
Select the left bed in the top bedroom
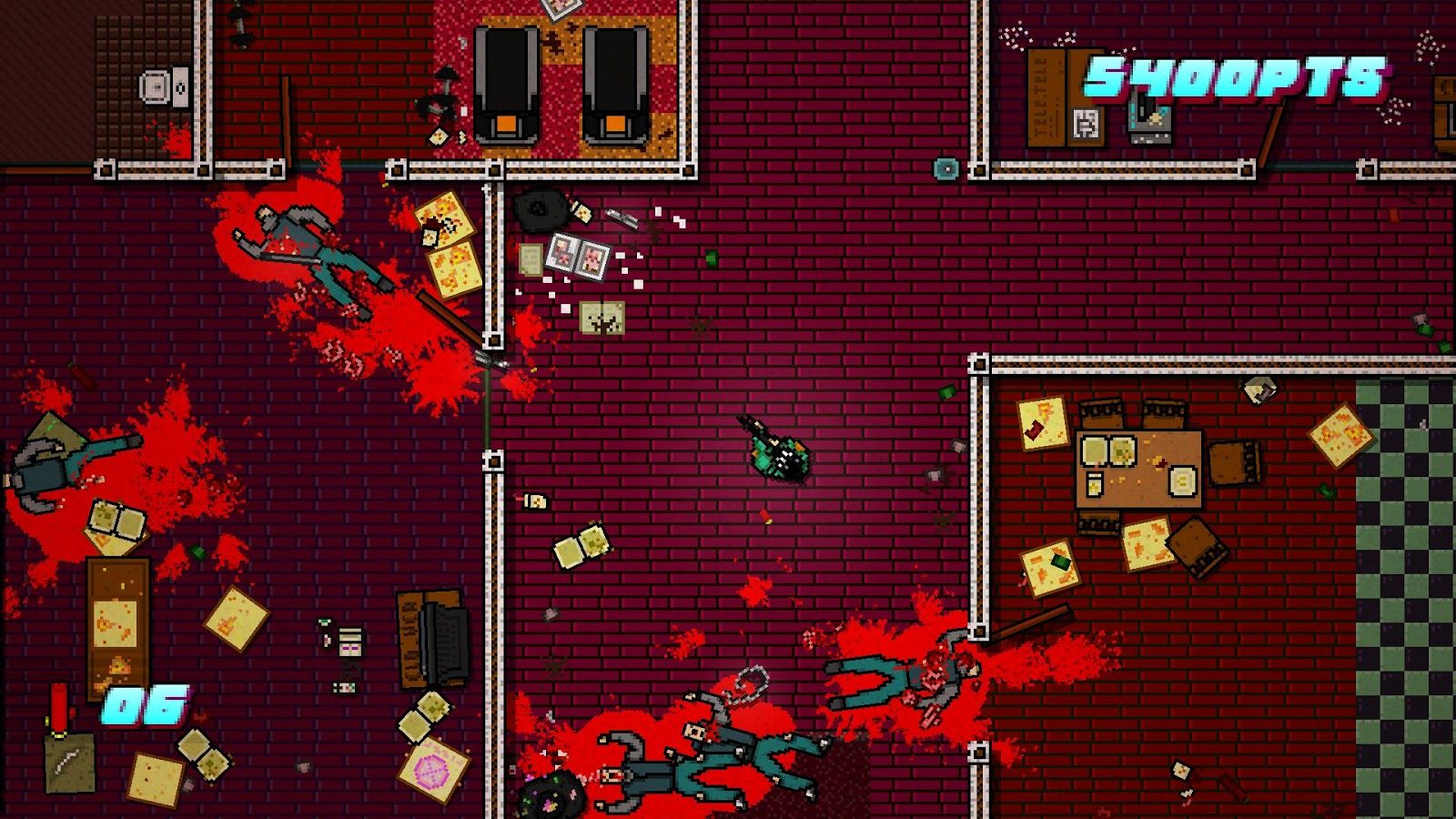pos(507,82)
